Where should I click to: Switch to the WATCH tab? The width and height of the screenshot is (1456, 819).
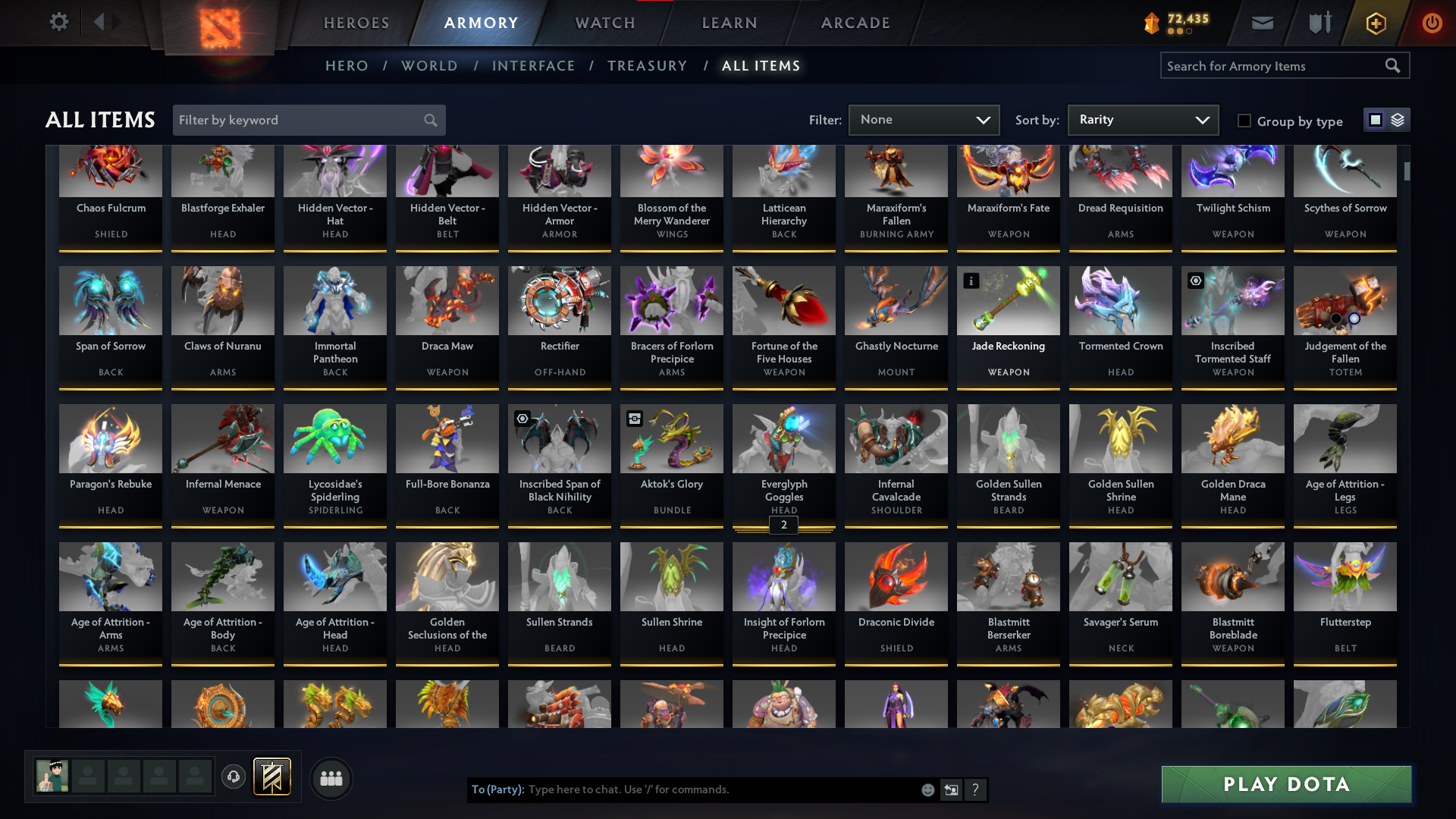(604, 23)
